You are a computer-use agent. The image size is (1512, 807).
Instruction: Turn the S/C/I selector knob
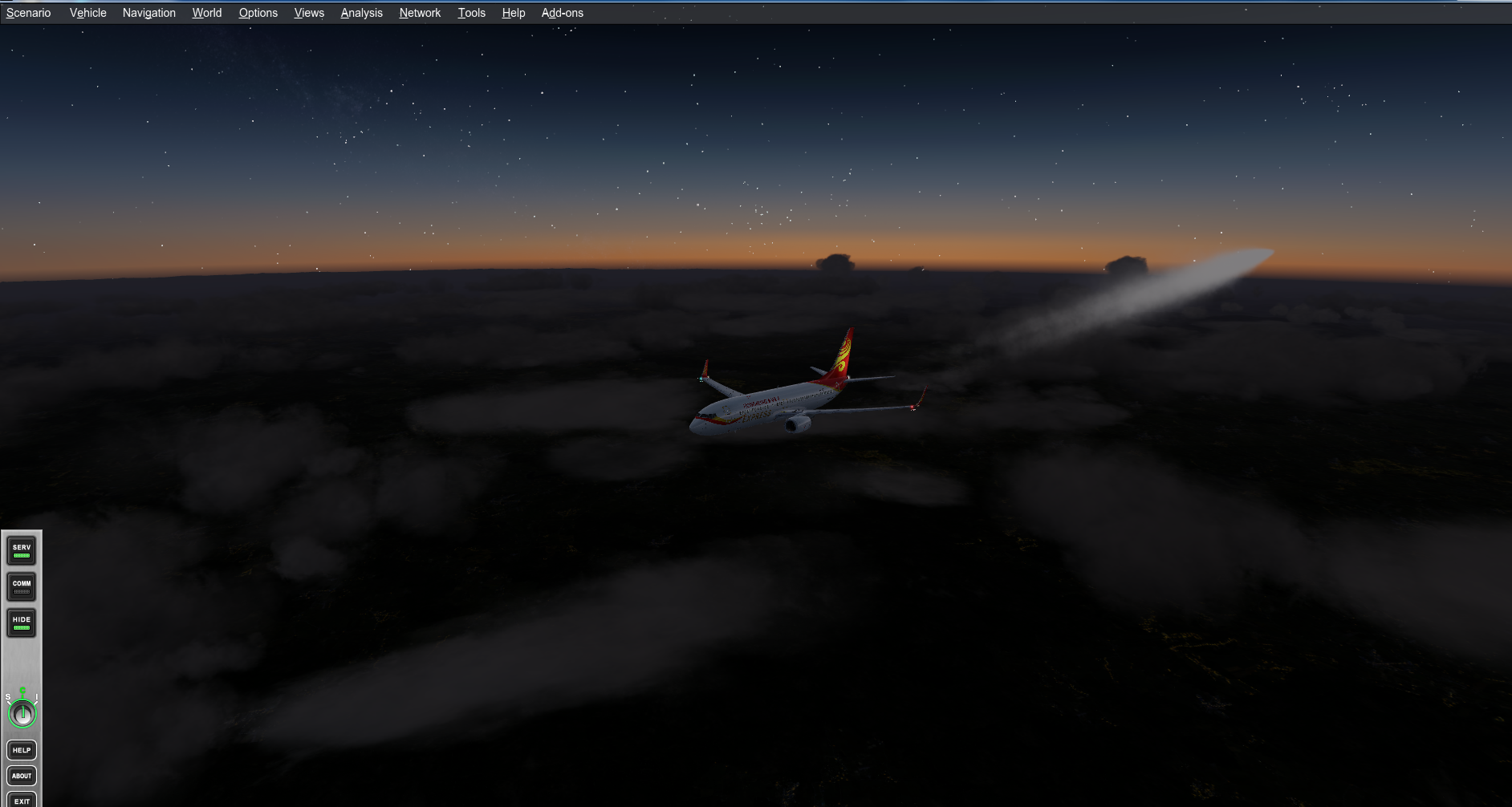click(22, 712)
